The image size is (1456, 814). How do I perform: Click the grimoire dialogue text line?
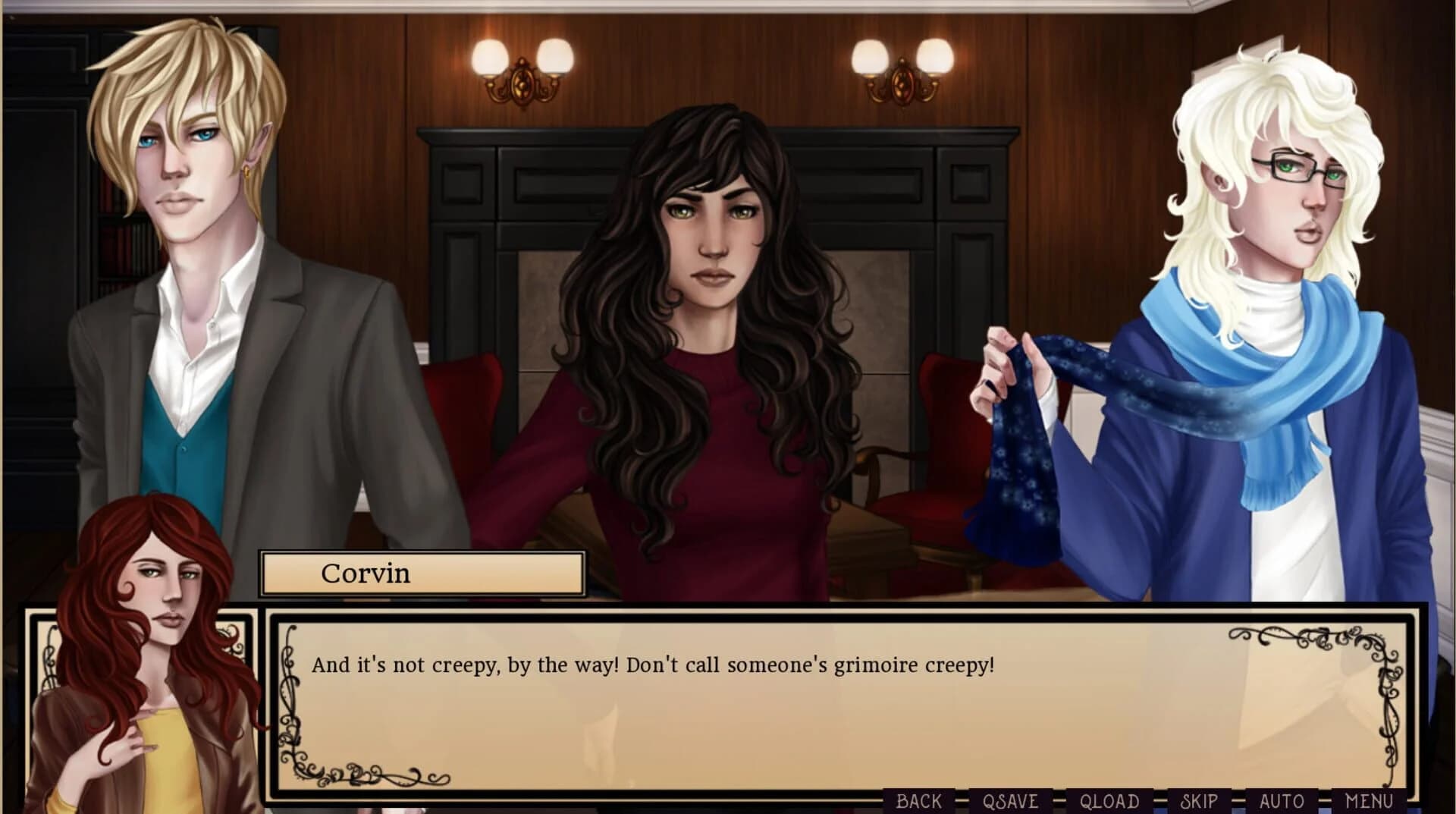[652, 664]
